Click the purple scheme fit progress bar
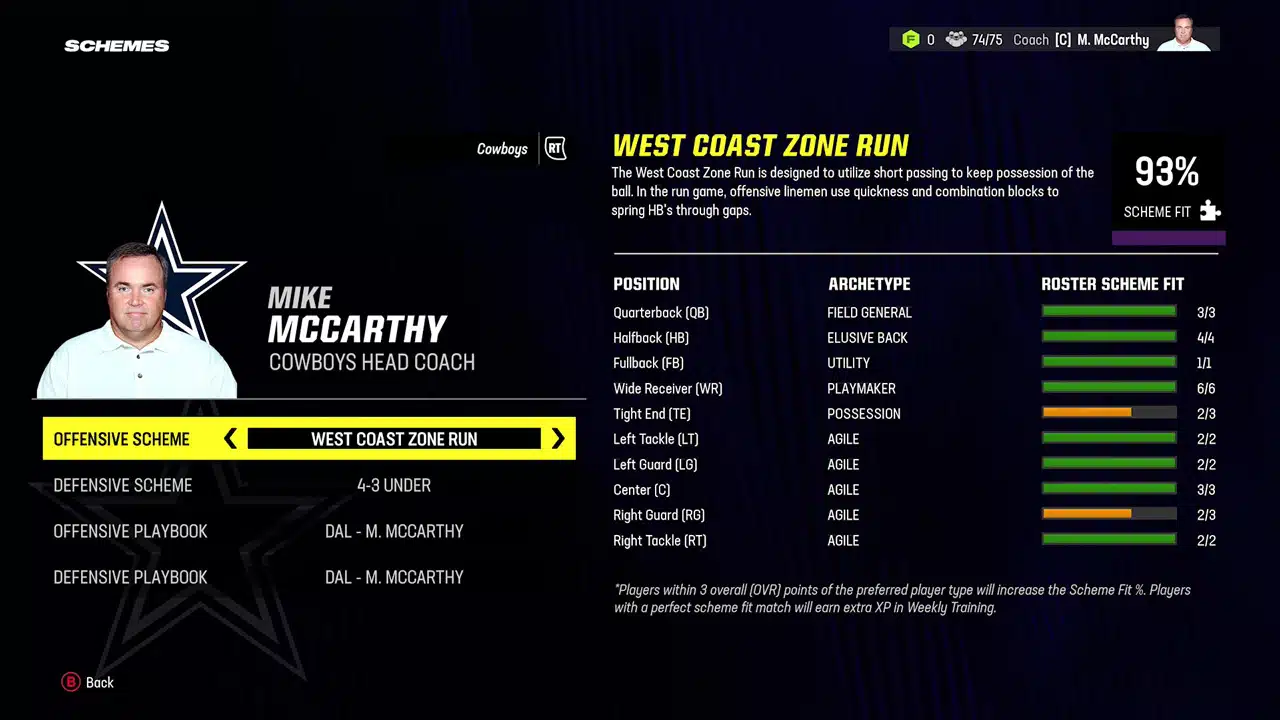1280x720 pixels. tap(1168, 237)
